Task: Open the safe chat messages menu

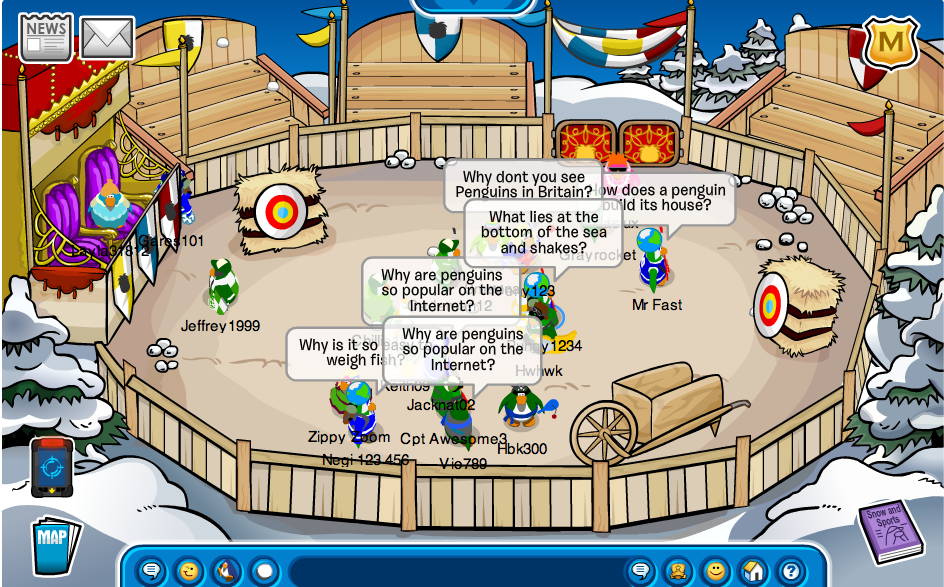Action: click(x=151, y=571)
